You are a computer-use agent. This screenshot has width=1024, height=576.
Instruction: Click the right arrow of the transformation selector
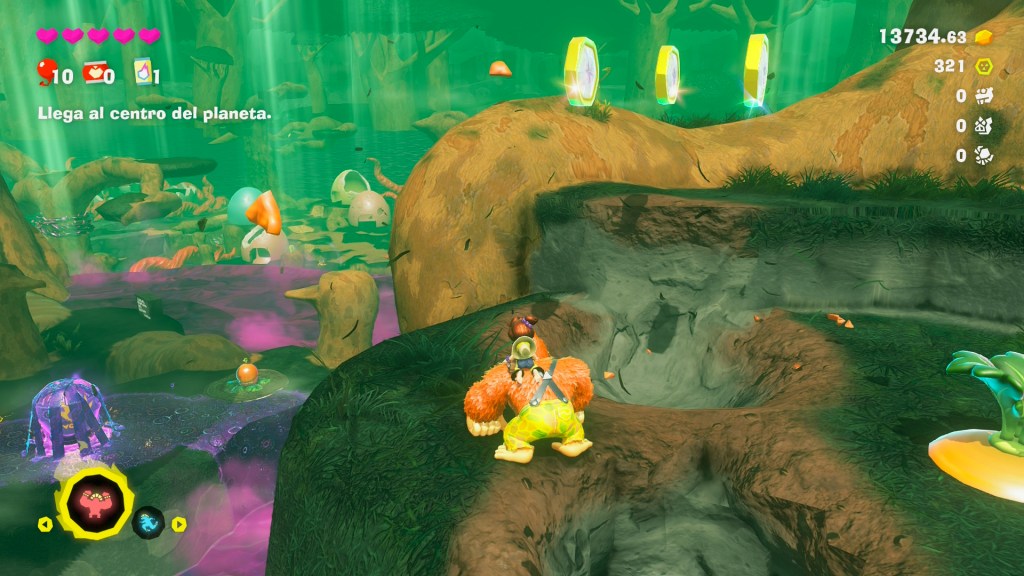point(179,523)
